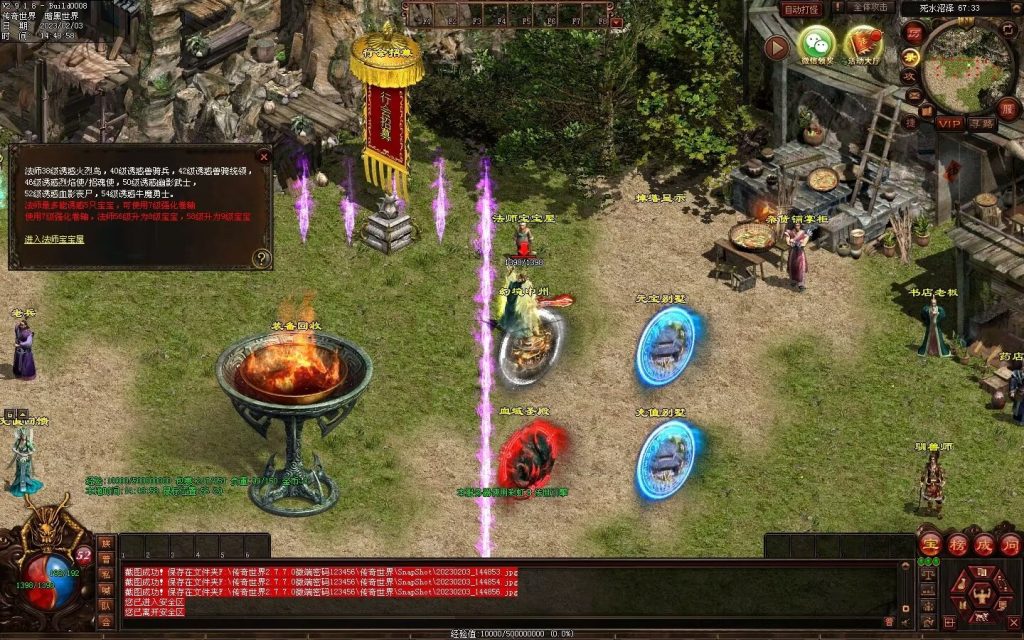This screenshot has height=640, width=1024.
Task: Select the 会 guild chat channel
Action: pyautogui.click(x=105, y=620)
